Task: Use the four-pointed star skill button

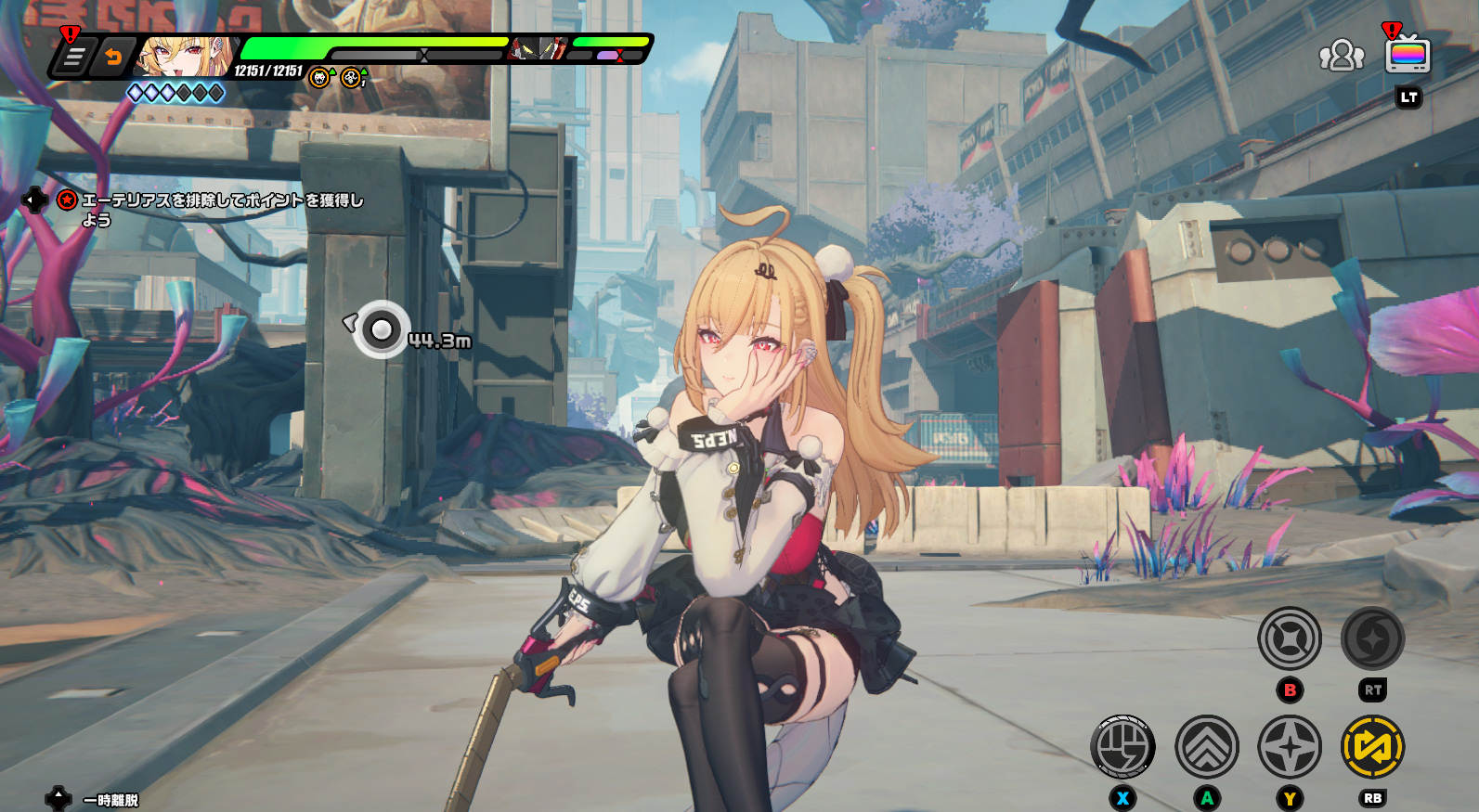Action: pos(1290,746)
